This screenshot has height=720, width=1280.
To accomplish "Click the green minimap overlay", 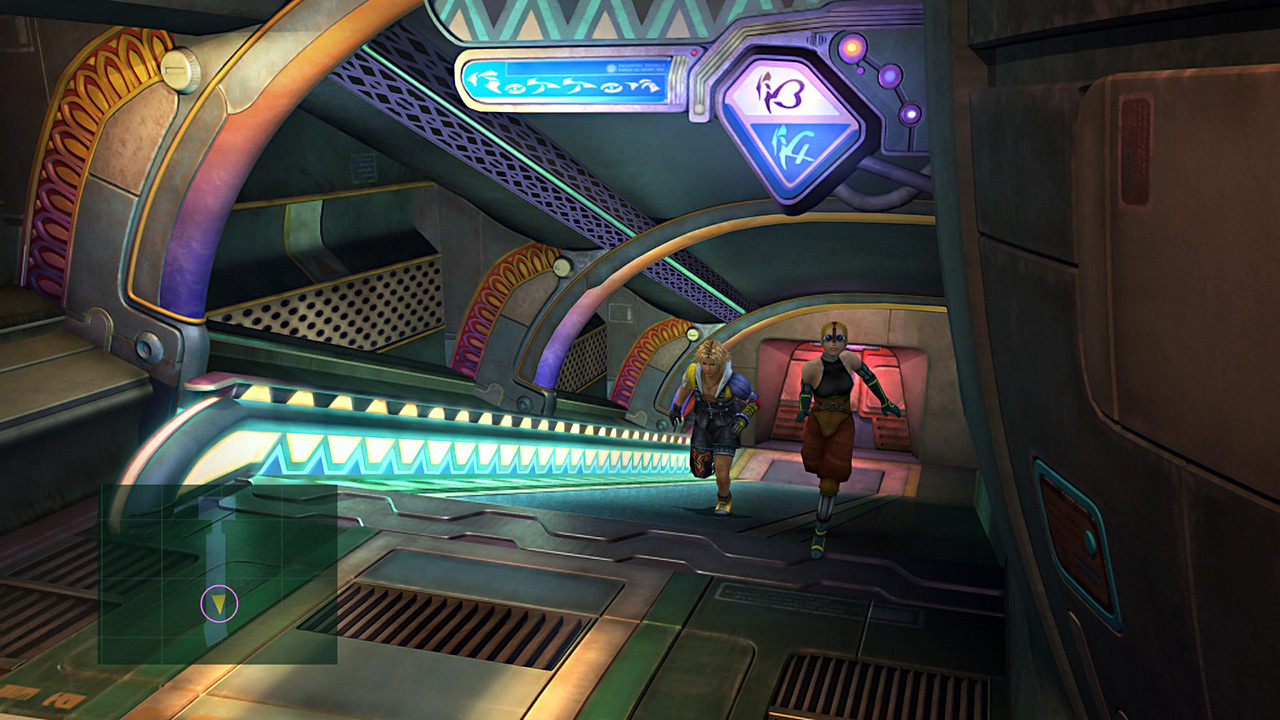I will [x=217, y=573].
